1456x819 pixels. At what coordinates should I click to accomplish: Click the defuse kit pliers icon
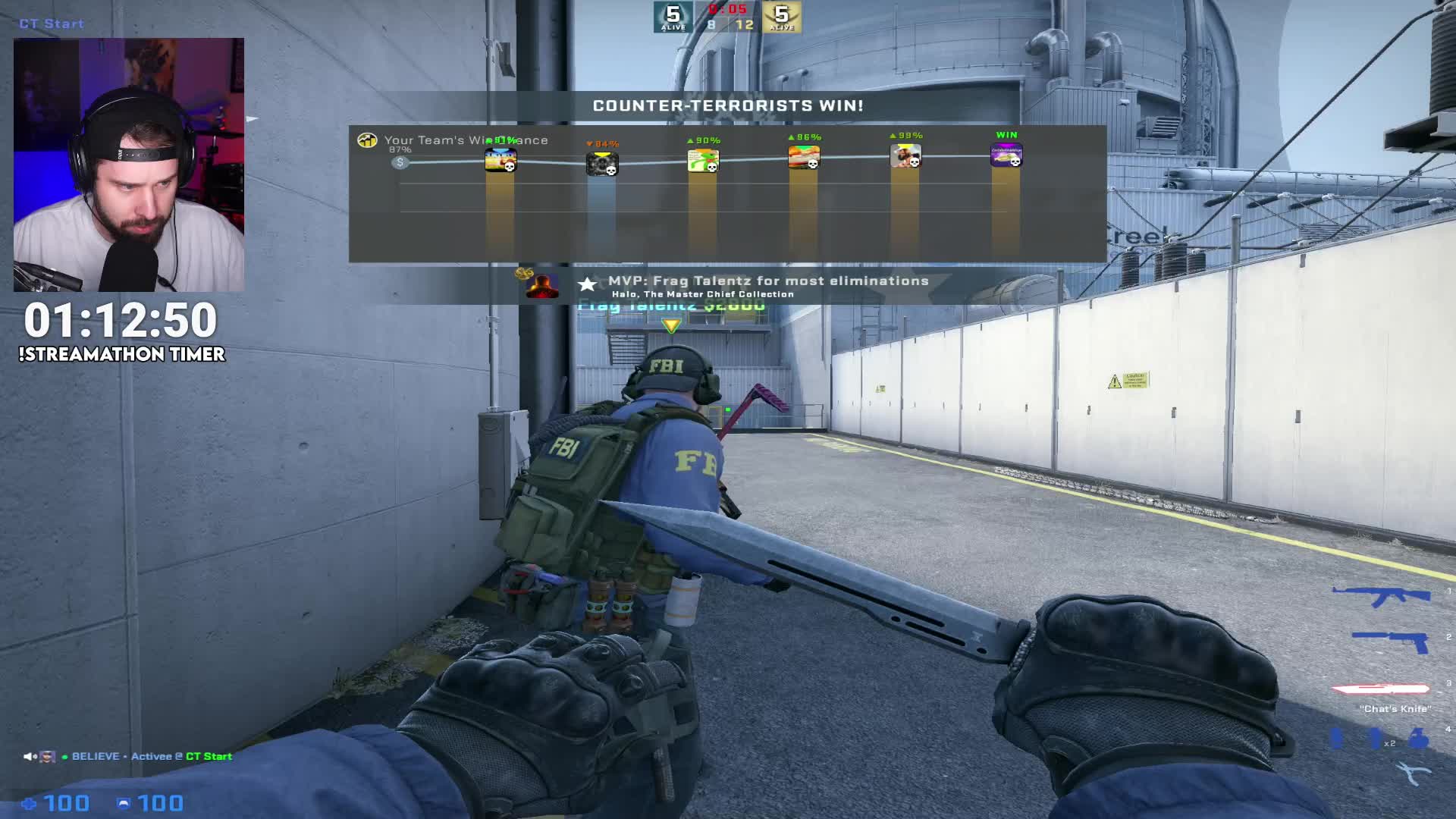click(1413, 774)
